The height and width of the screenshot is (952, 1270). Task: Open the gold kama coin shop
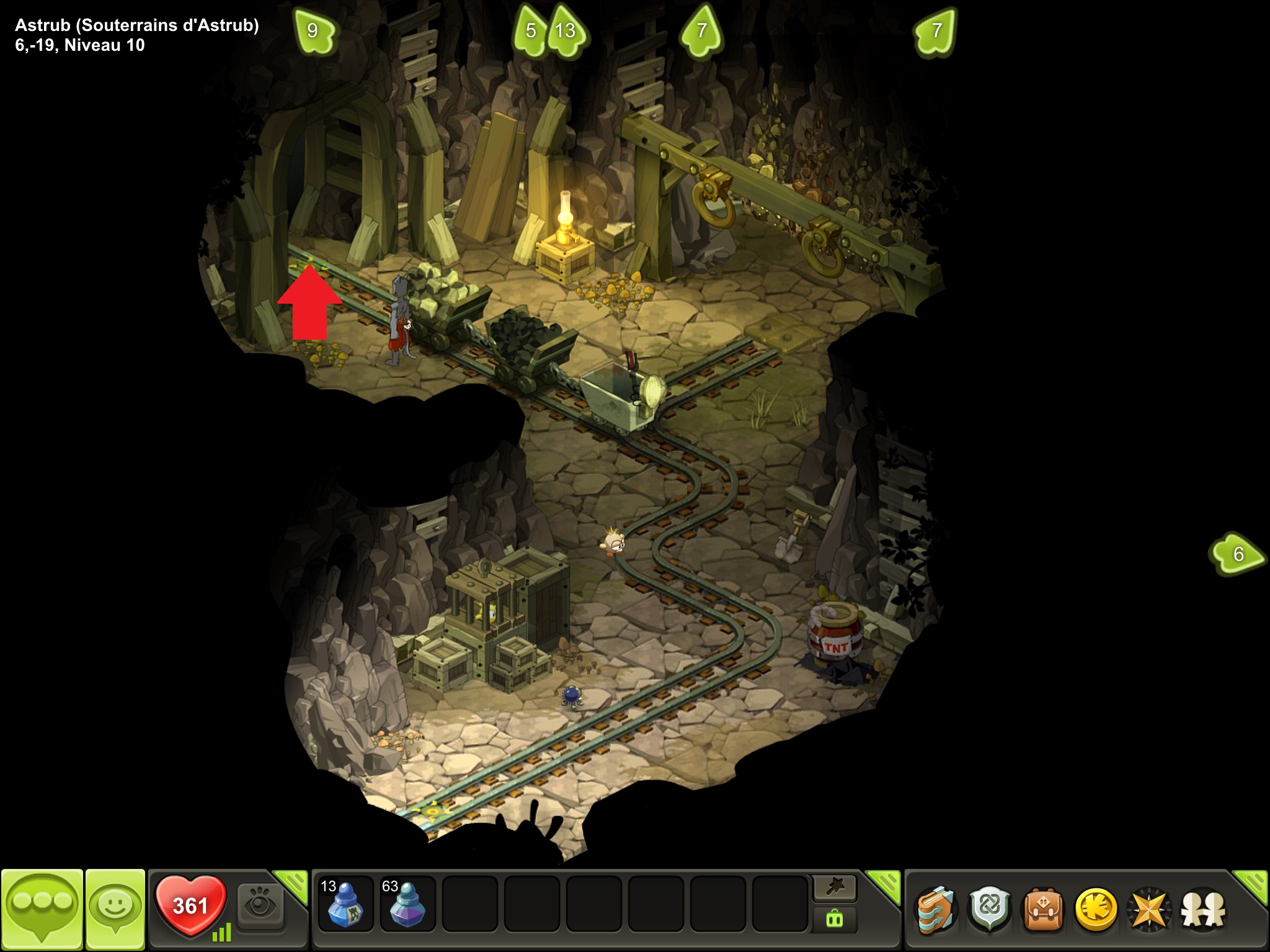pos(1096,910)
